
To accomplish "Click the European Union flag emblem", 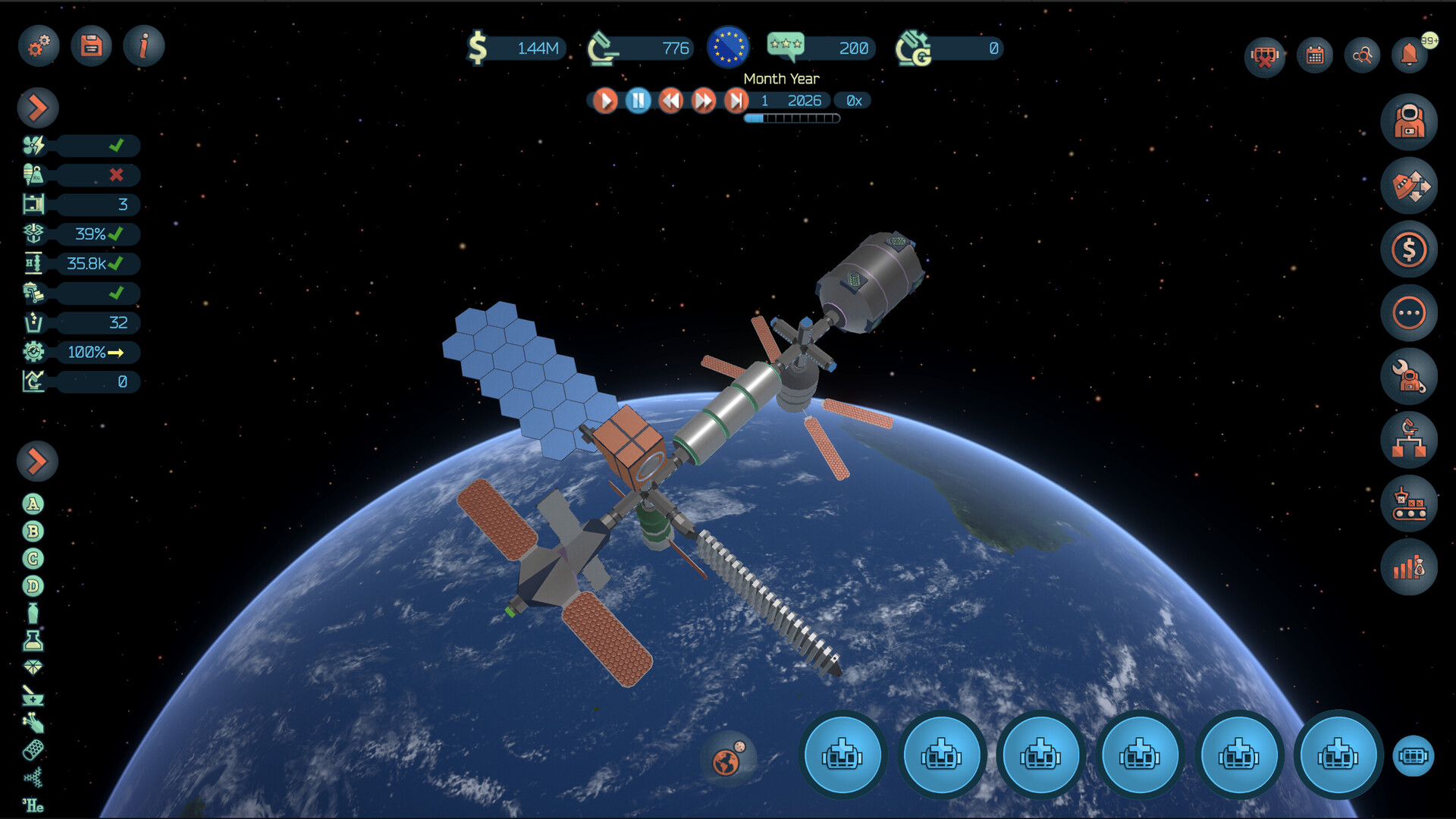I will pyautogui.click(x=728, y=47).
